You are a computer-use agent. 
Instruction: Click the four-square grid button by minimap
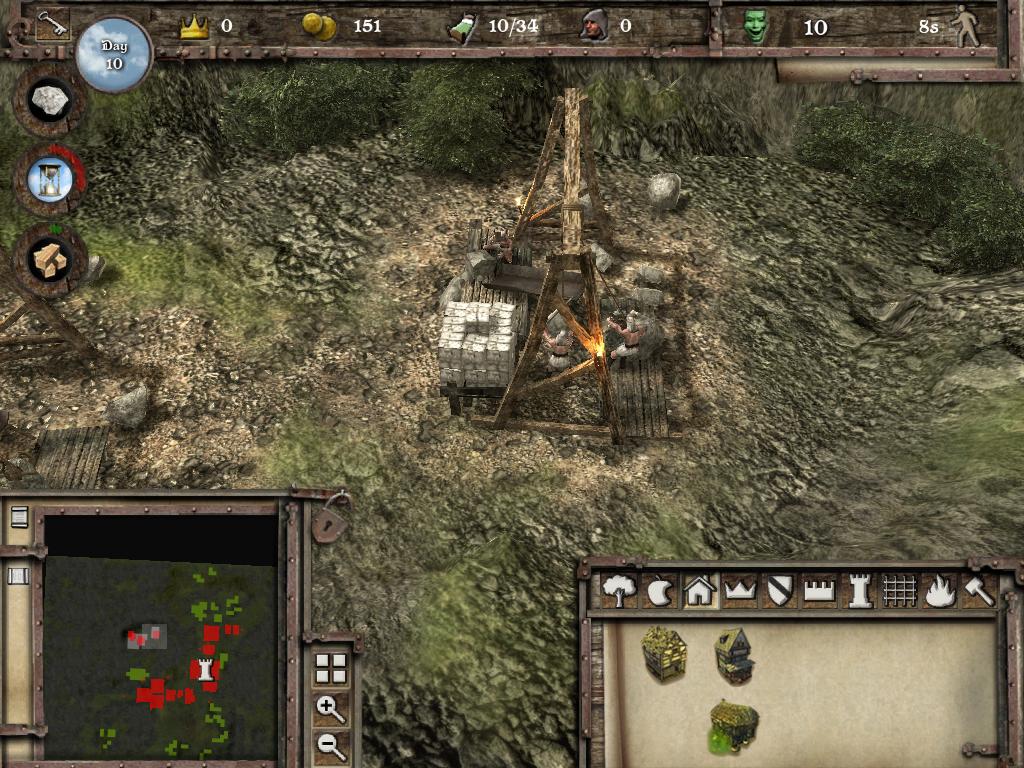pos(331,669)
